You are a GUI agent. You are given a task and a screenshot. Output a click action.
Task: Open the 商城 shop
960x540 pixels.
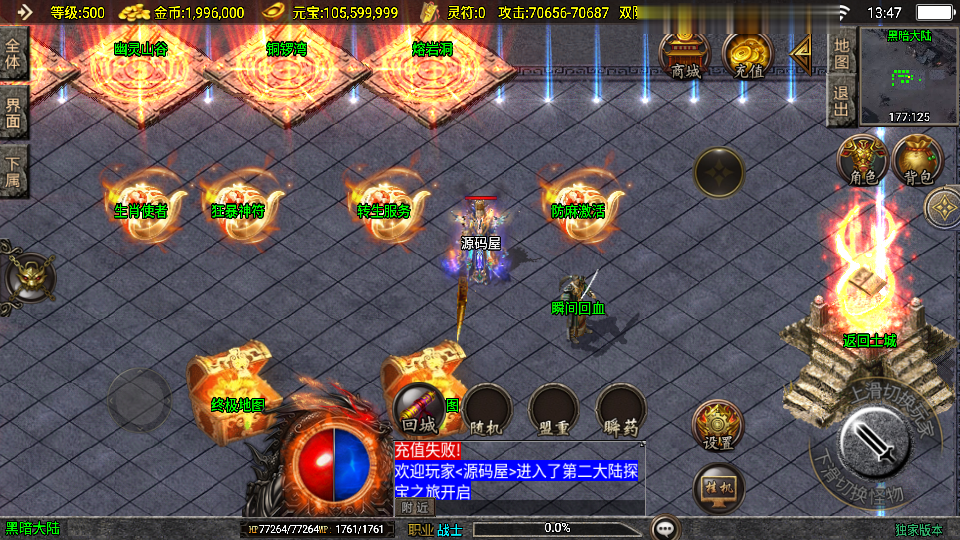[x=685, y=55]
